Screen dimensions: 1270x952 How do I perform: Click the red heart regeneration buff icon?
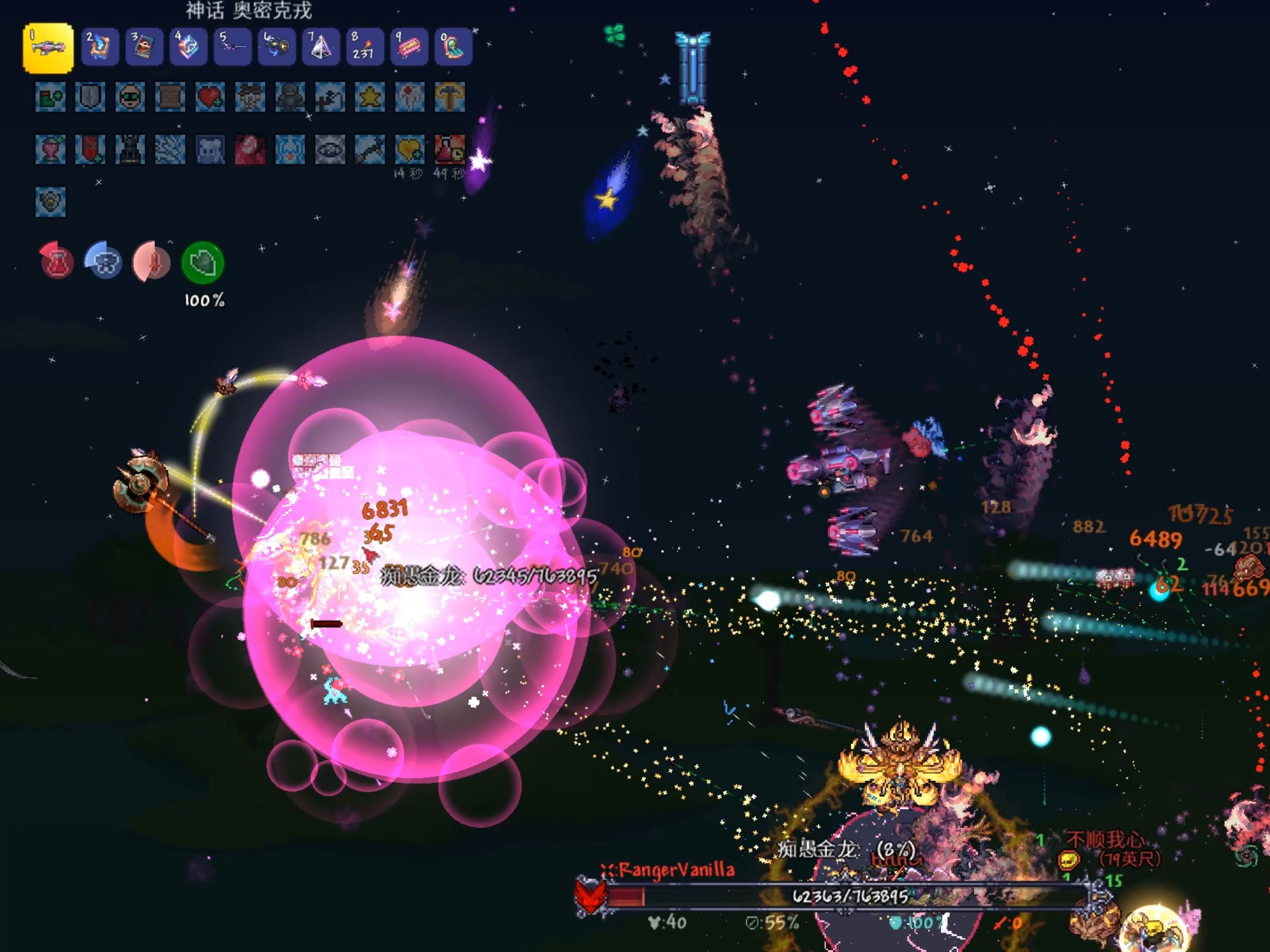[210, 97]
